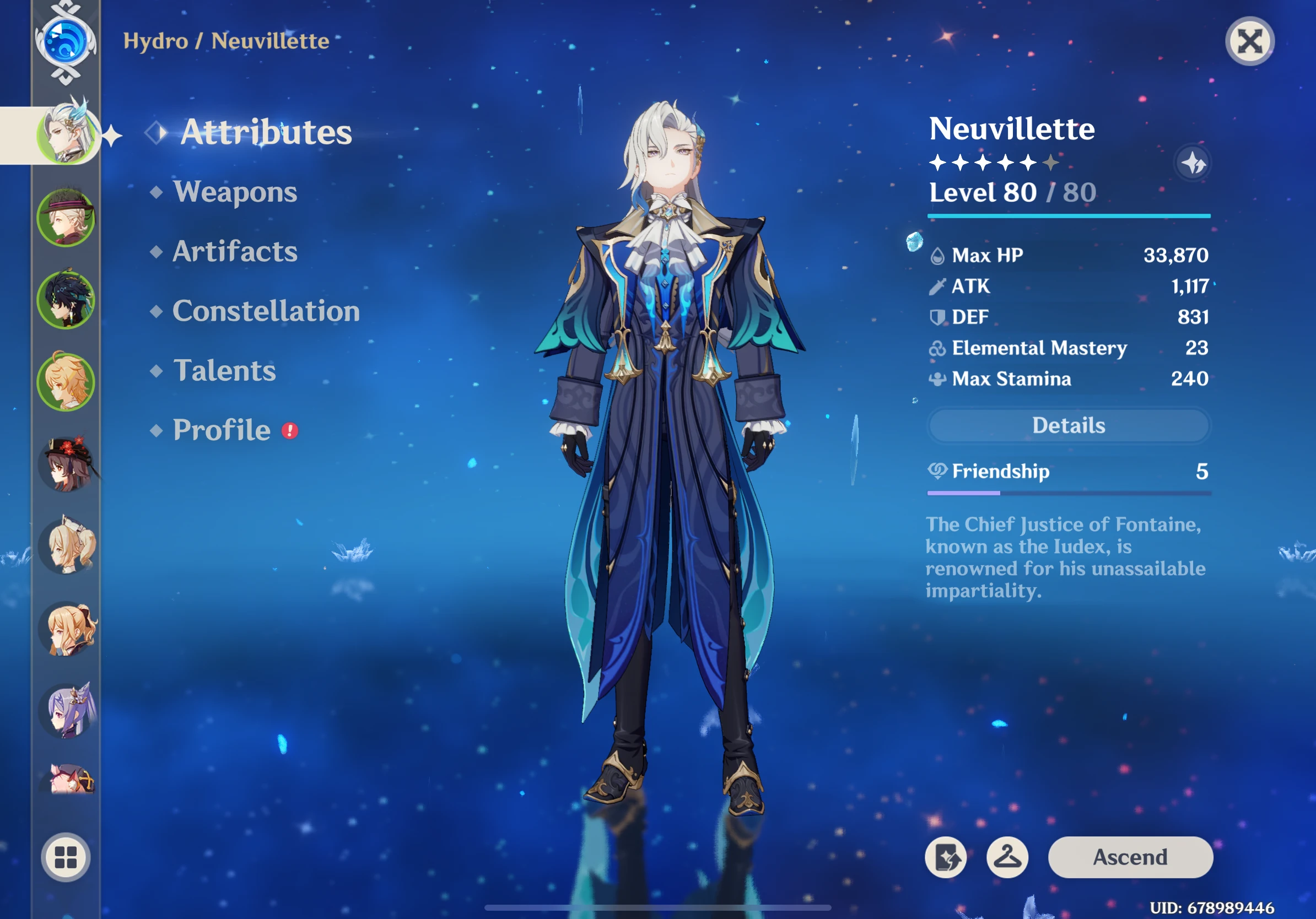Open the Weapons section
Image resolution: width=1316 pixels, height=919 pixels.
(235, 193)
